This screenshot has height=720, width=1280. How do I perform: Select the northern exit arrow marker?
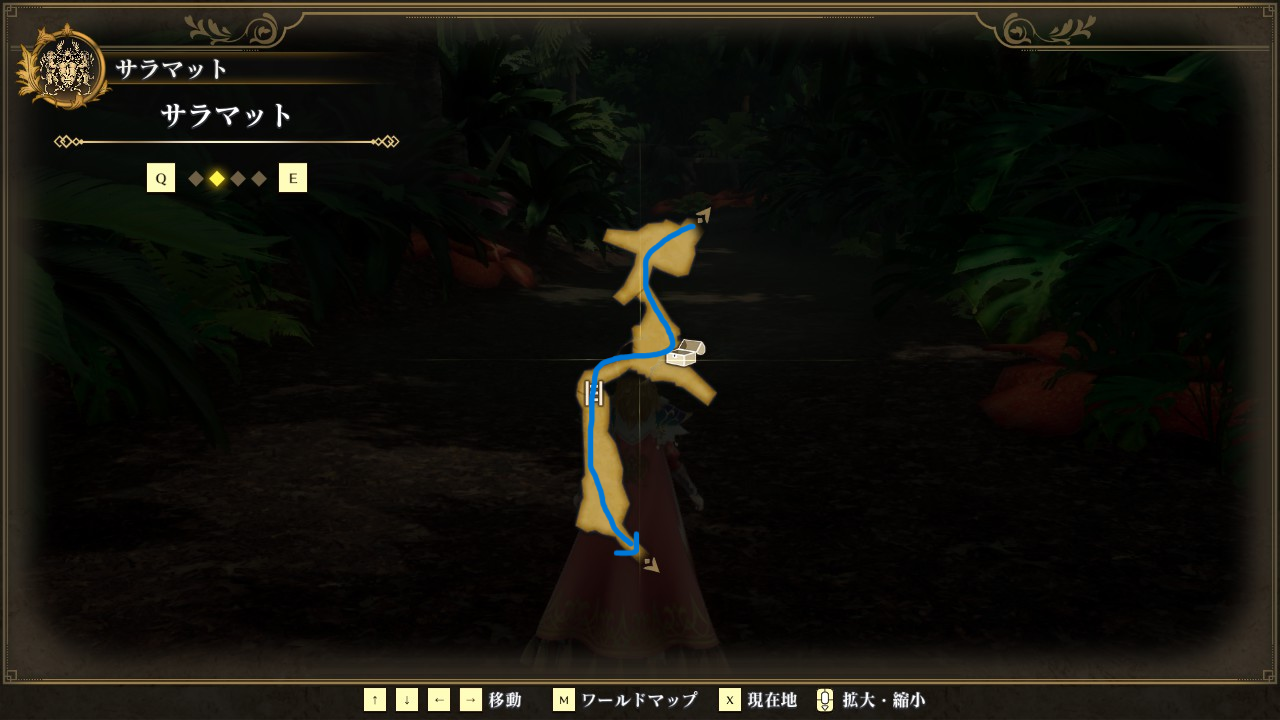coord(703,215)
